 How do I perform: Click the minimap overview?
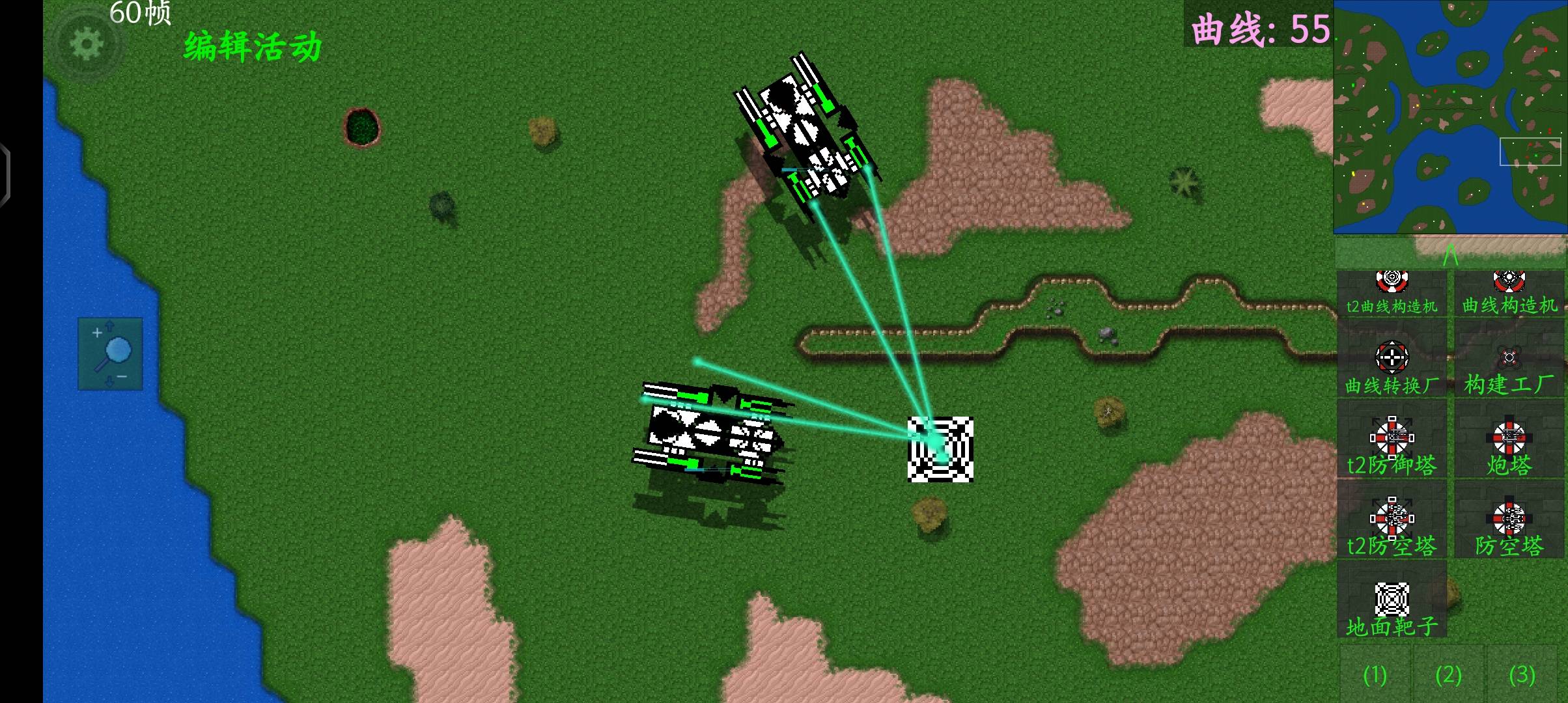[x=1450, y=117]
